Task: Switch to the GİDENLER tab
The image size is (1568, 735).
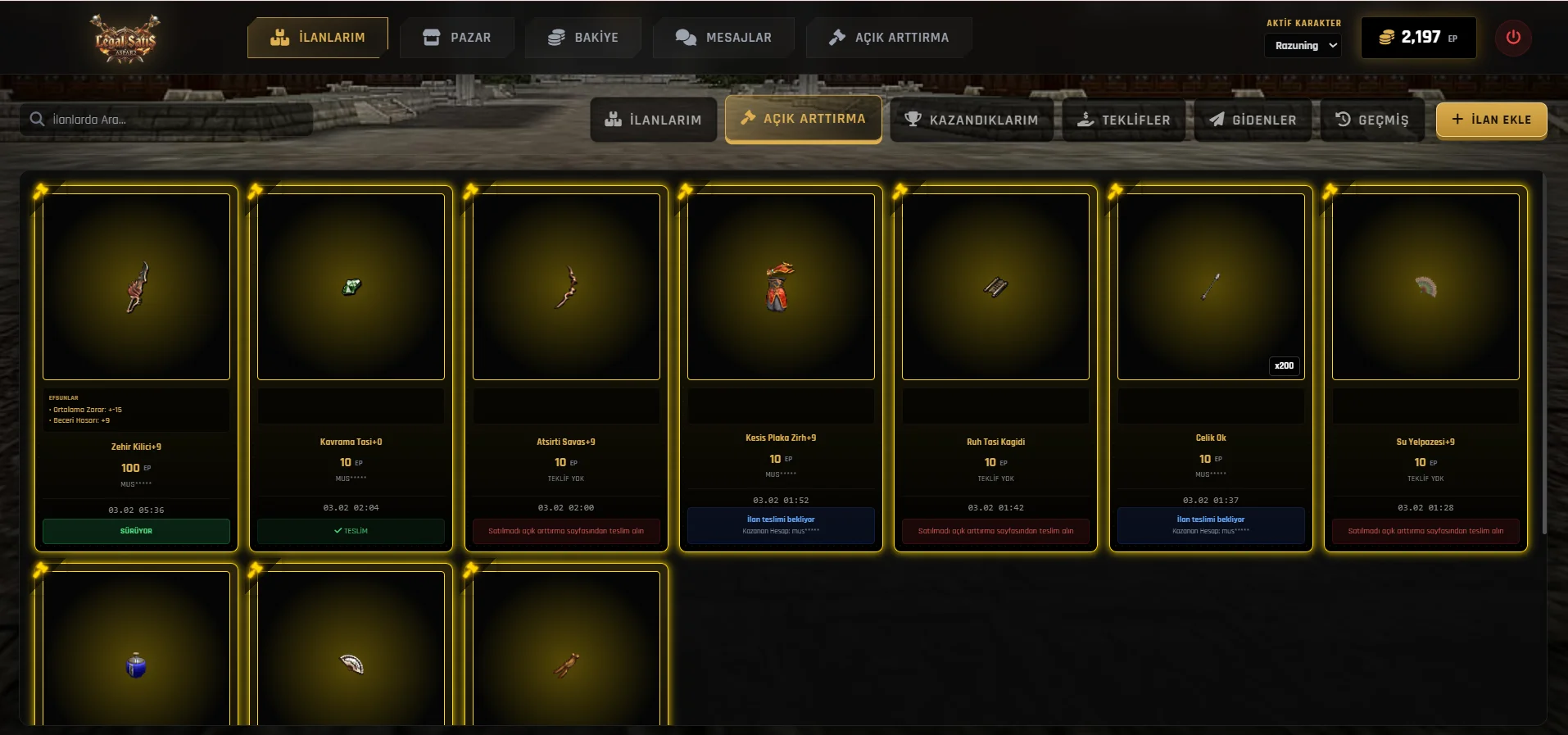Action: click(1253, 120)
